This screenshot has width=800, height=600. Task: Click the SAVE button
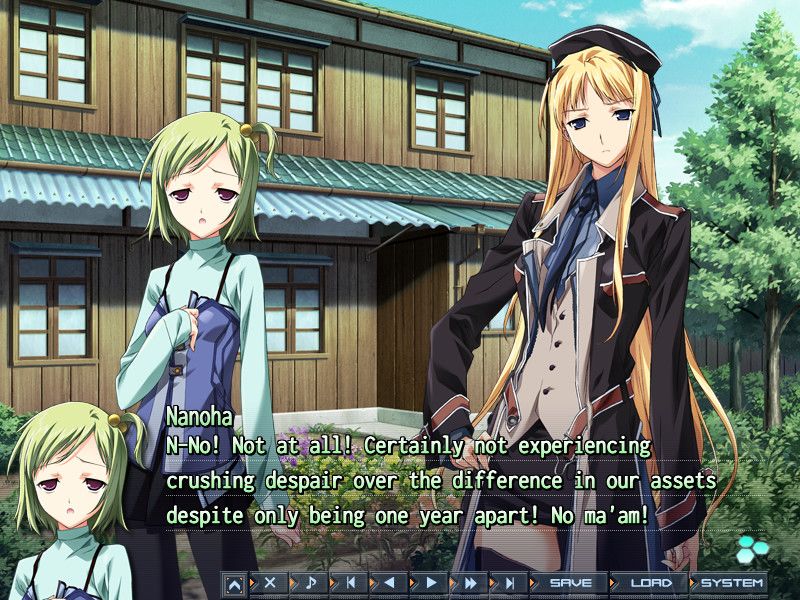click(570, 582)
